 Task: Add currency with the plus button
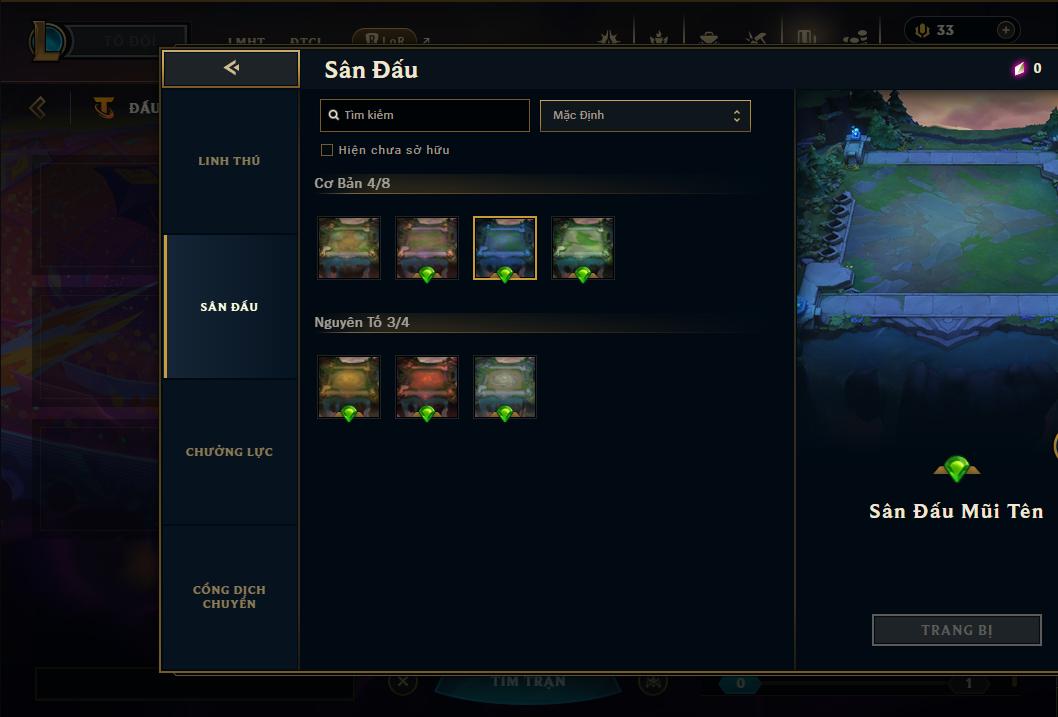(x=1005, y=30)
